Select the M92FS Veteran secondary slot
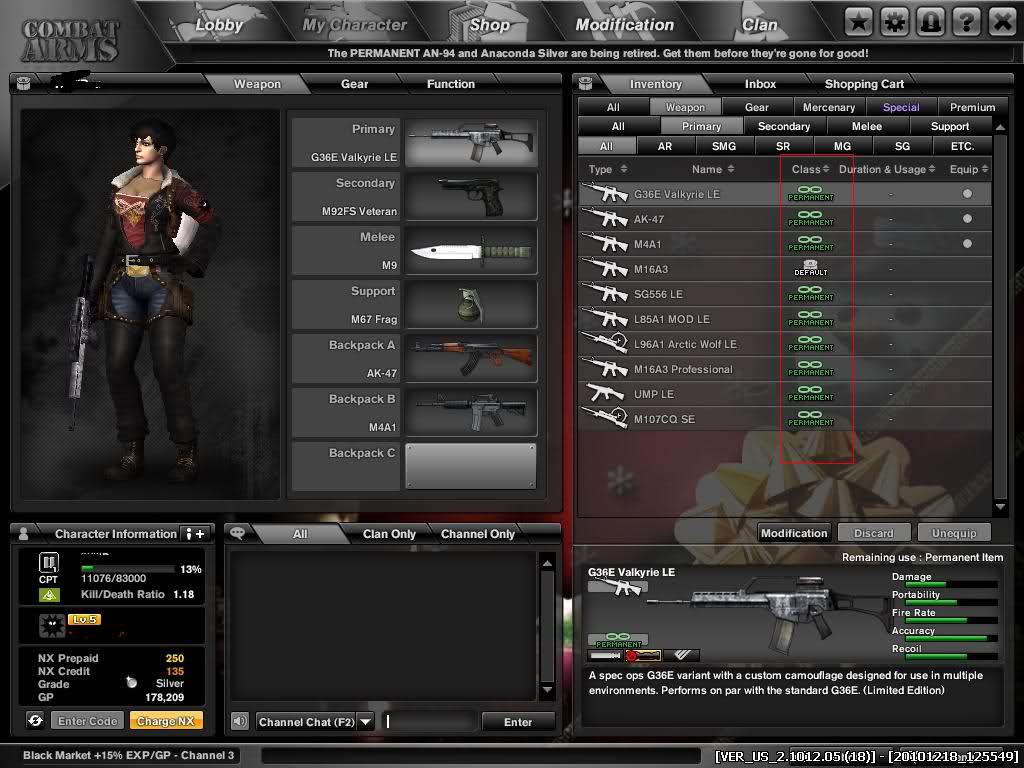The image size is (1024, 768). click(x=414, y=197)
